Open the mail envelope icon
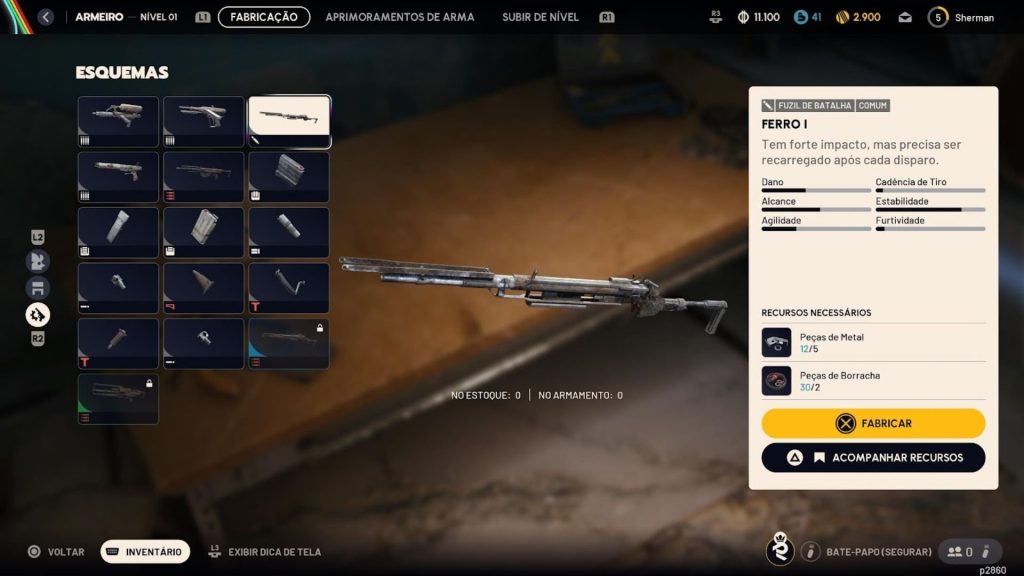 point(905,17)
